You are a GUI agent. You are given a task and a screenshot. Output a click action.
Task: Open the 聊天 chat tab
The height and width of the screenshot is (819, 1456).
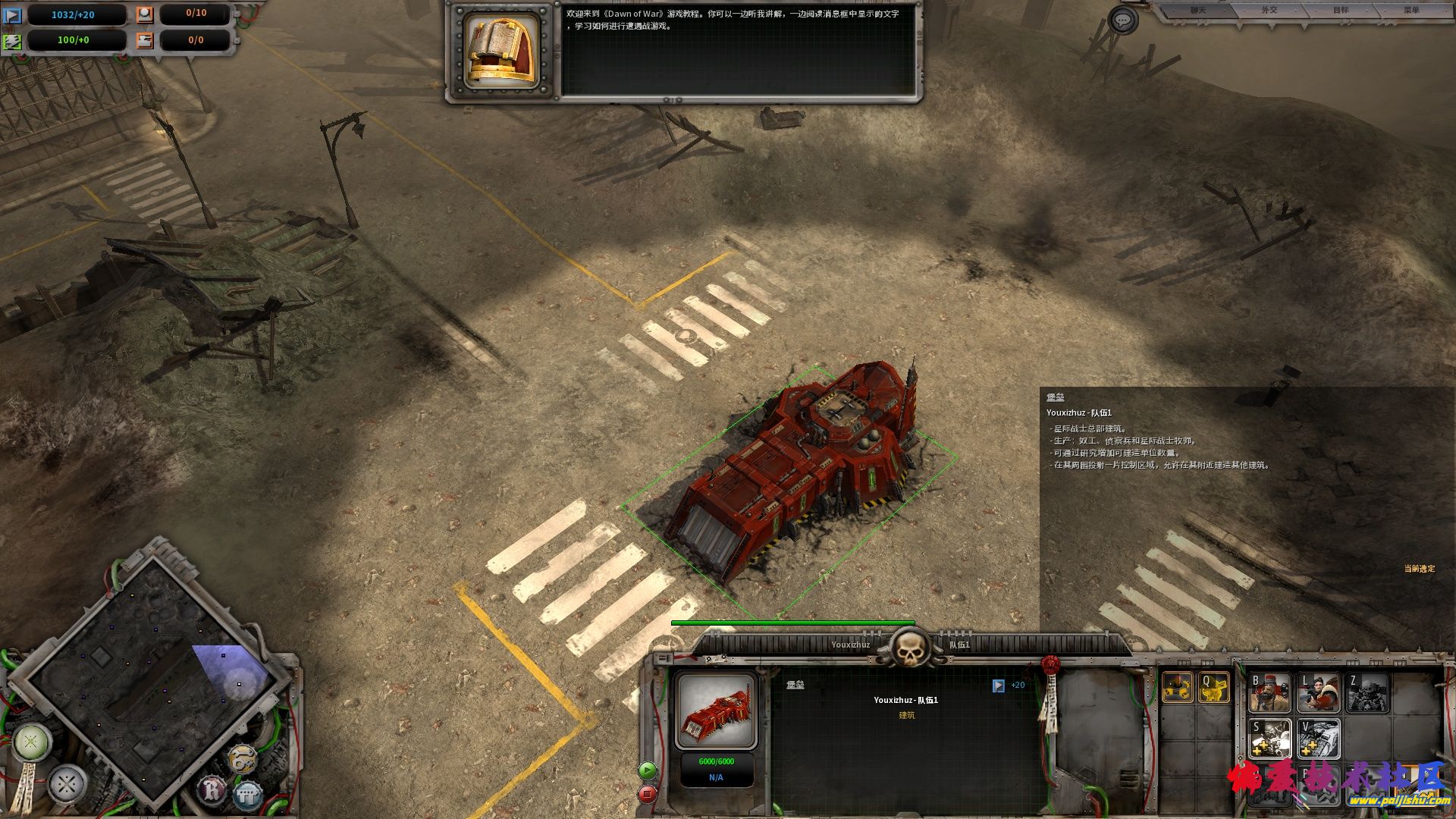(1197, 11)
